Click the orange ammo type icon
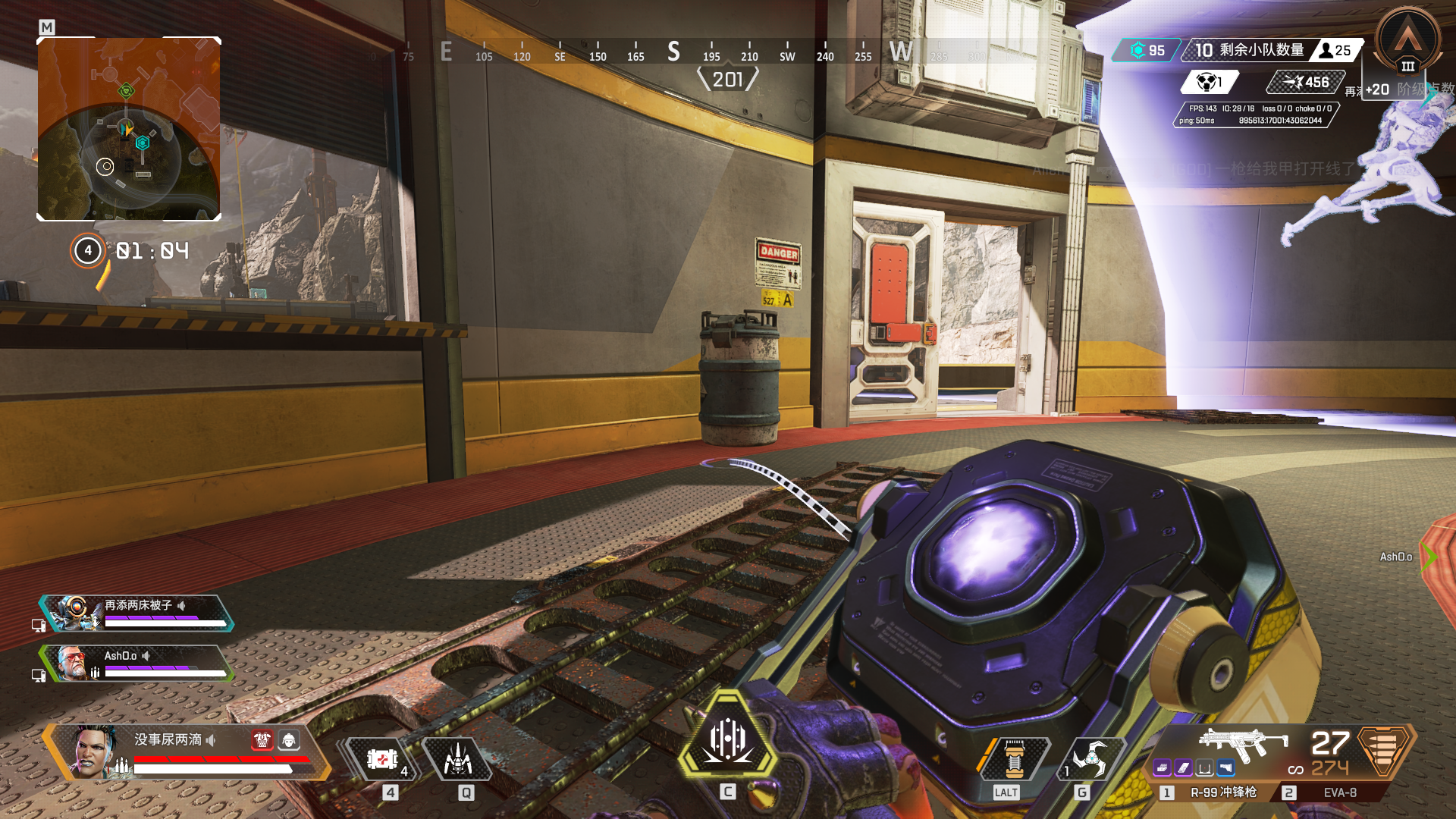 pyautogui.click(x=1385, y=749)
